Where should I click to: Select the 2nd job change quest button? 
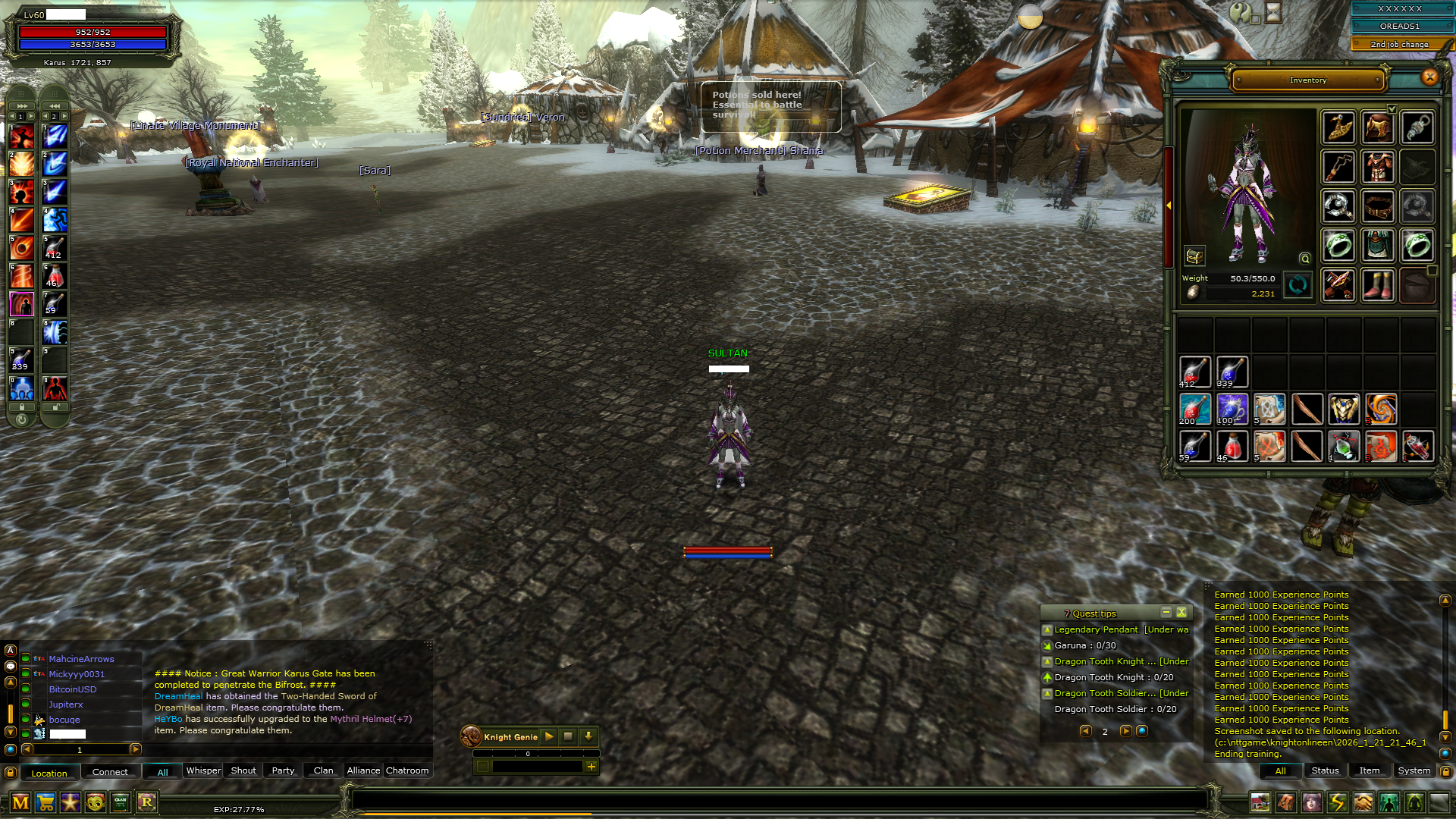tap(1399, 44)
